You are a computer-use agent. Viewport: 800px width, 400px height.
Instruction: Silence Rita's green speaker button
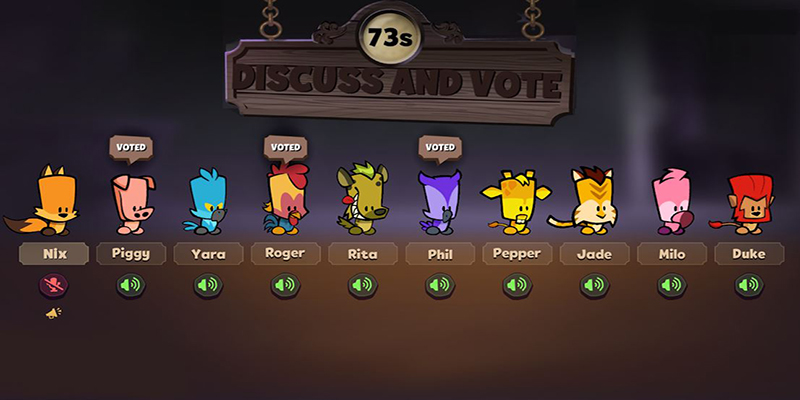point(363,286)
